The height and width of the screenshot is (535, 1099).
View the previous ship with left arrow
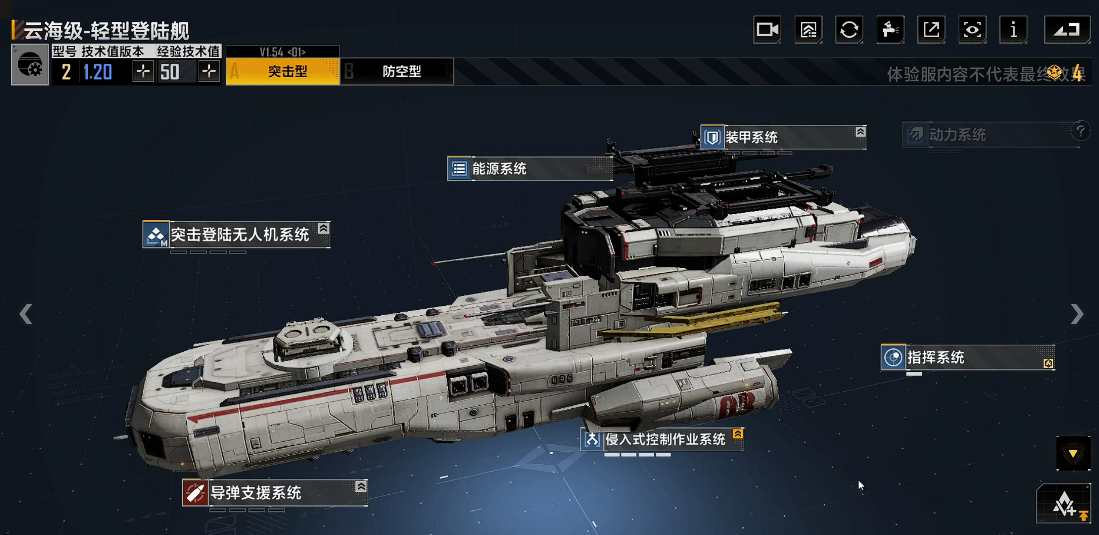[26, 314]
